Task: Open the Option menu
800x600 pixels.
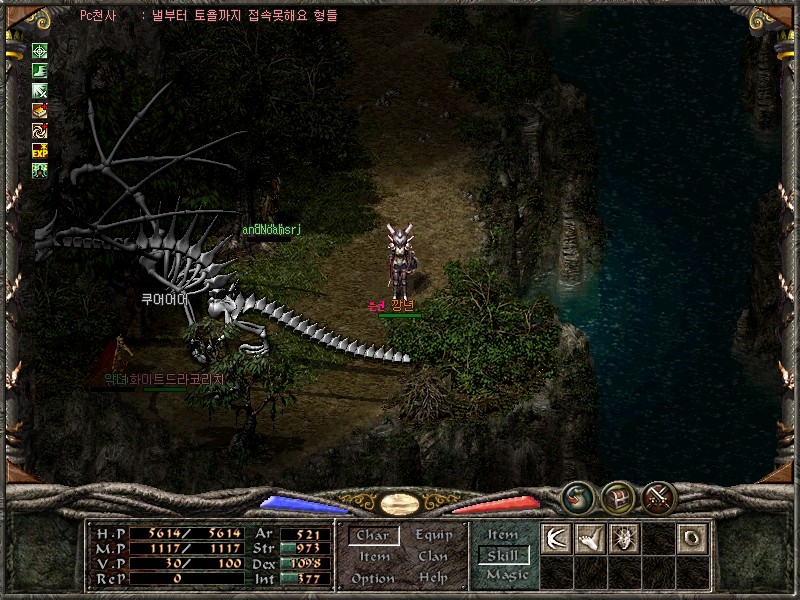Action: click(372, 579)
